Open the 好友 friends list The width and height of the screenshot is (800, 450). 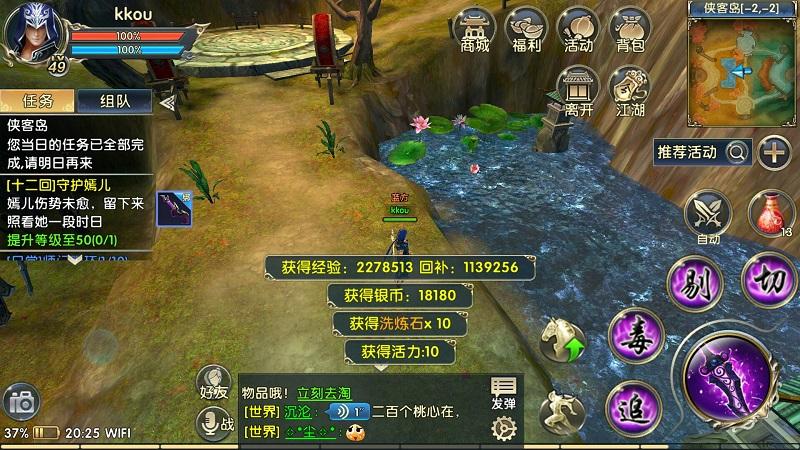214,382
